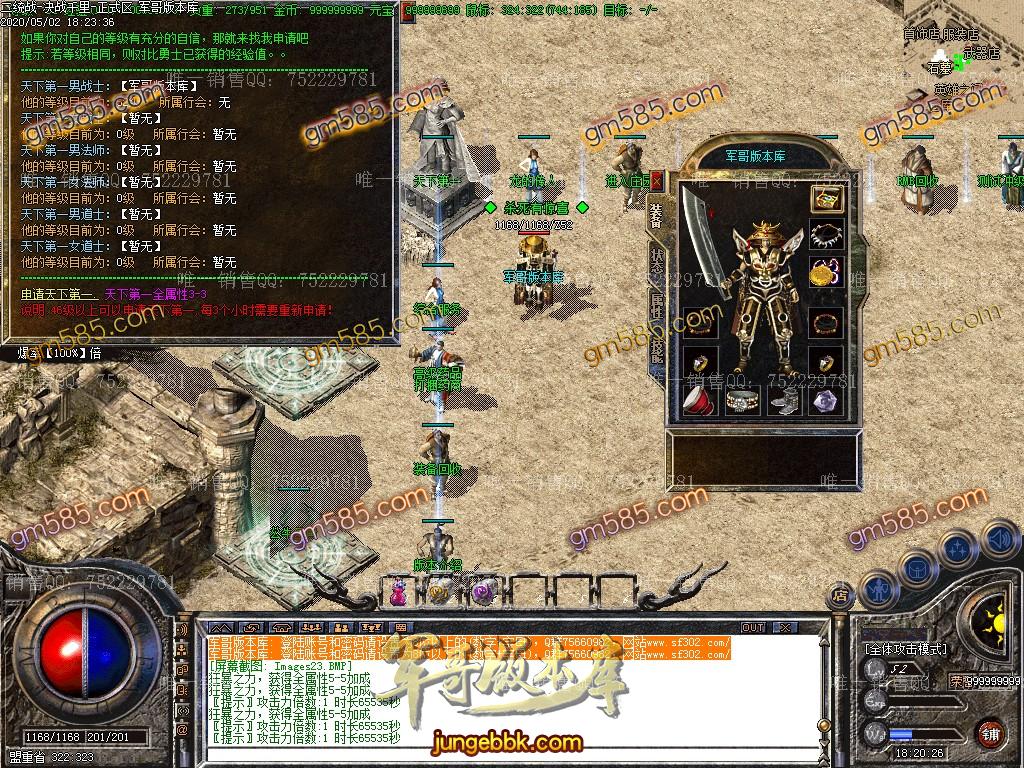Screen dimensions: 1024x768
Task: Open the red 铺 shop button
Action: click(990, 732)
